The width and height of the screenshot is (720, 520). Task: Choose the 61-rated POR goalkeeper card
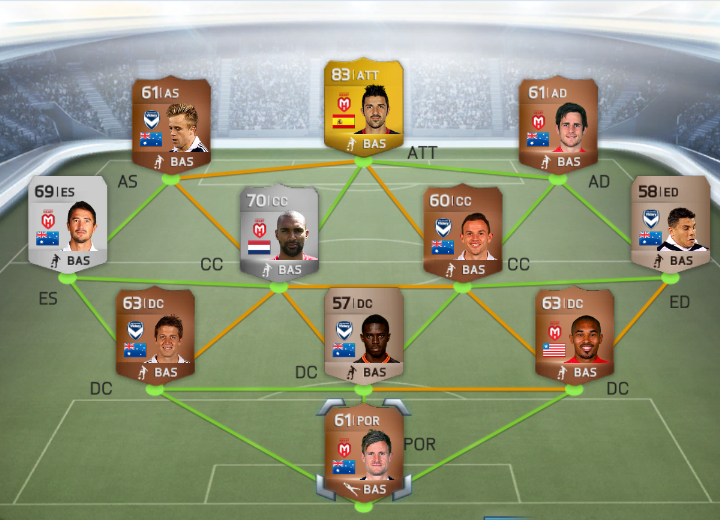(363, 452)
